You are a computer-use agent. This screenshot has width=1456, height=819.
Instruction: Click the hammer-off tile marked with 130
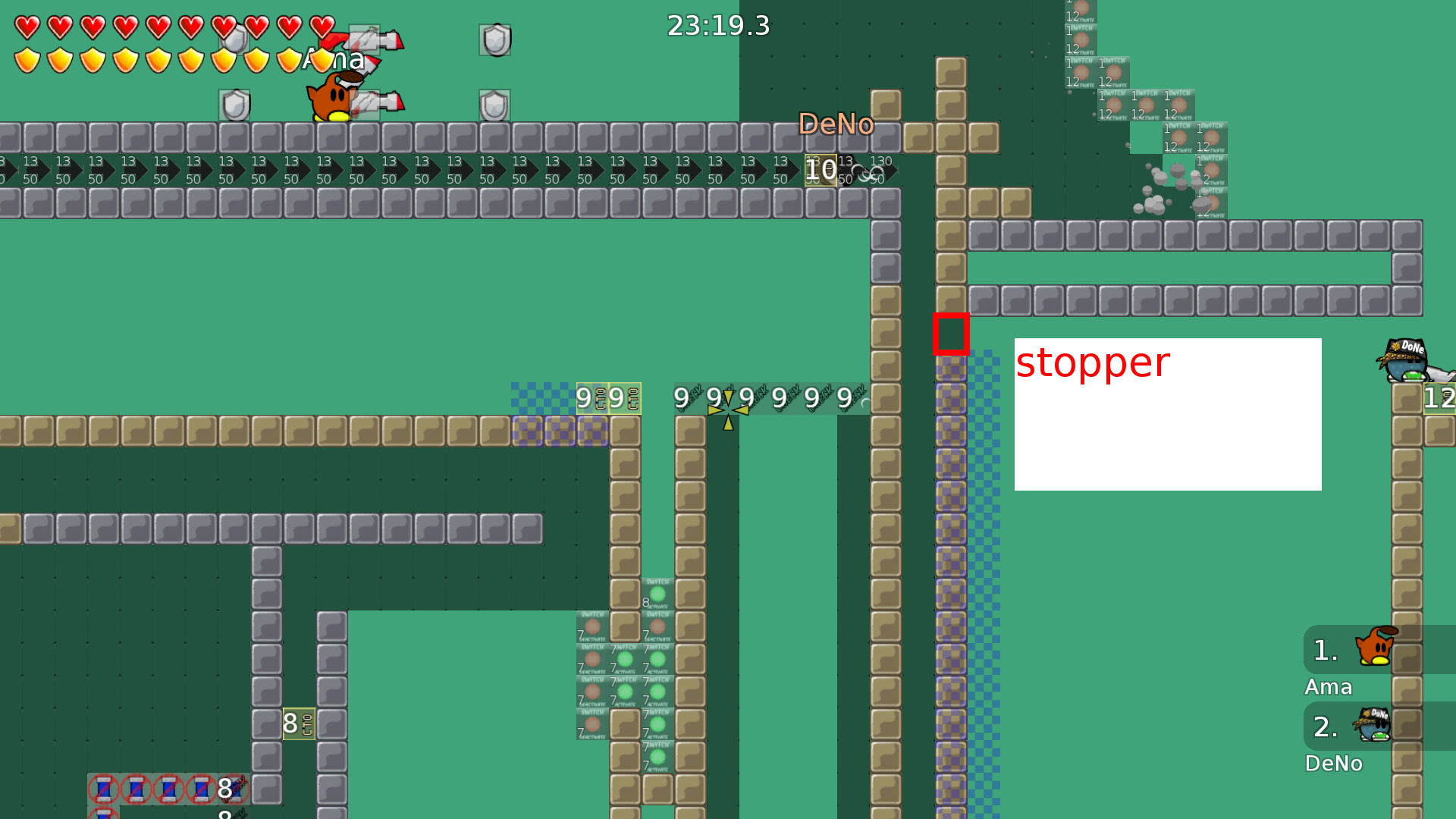880,171
